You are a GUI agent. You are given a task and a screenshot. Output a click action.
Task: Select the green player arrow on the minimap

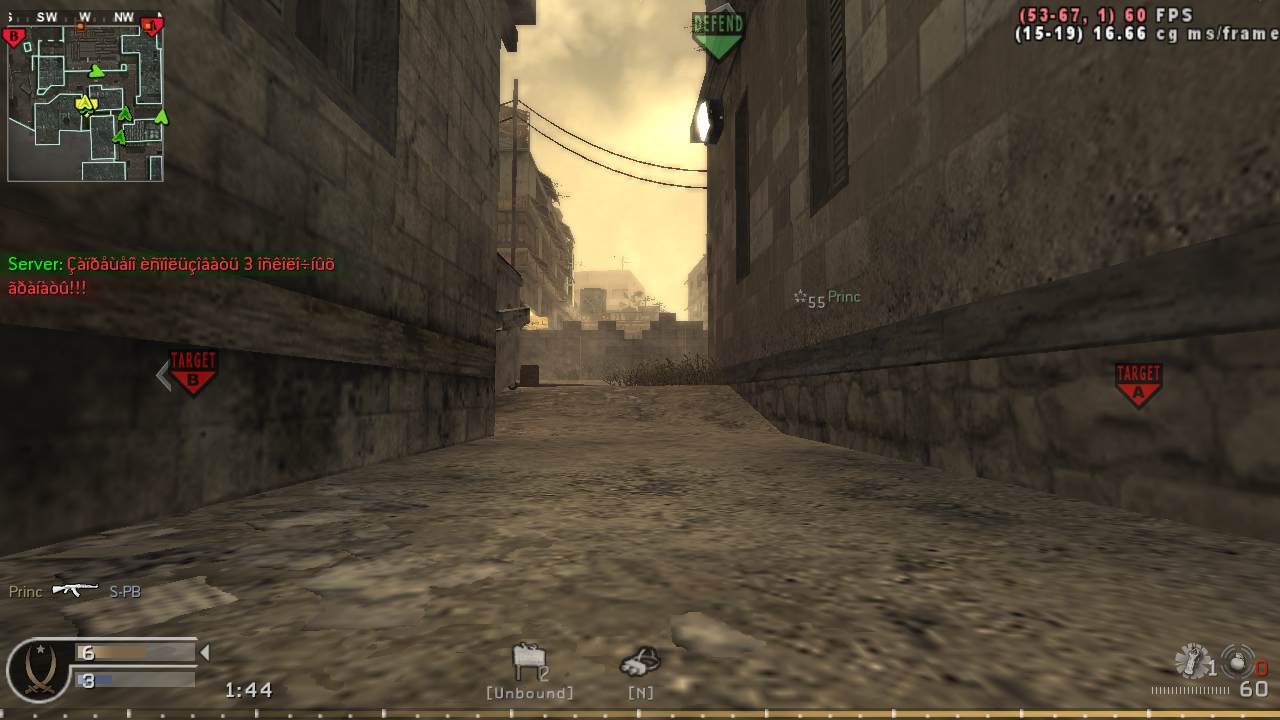click(x=97, y=70)
